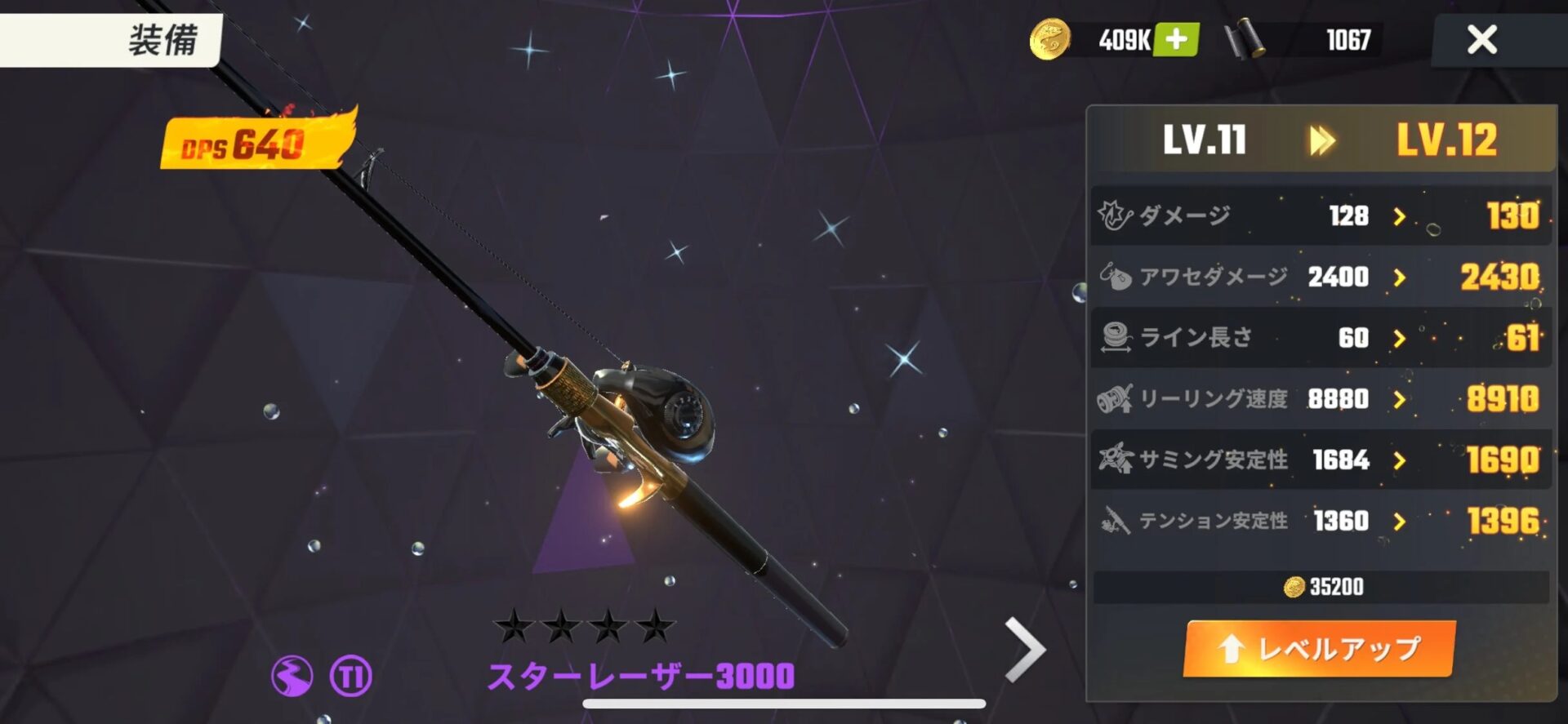Tap the orange レベルアップ button
The width and height of the screenshot is (1568, 724).
[x=1320, y=649]
